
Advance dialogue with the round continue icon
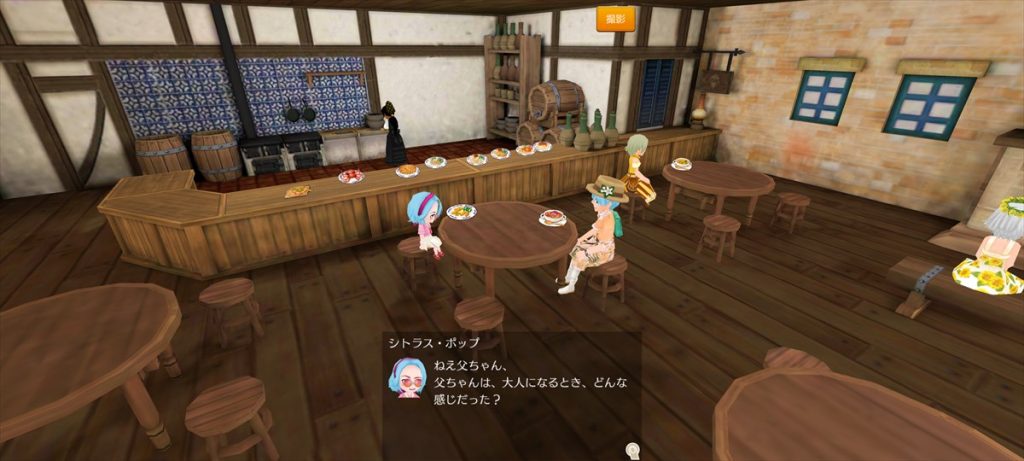coord(632,450)
